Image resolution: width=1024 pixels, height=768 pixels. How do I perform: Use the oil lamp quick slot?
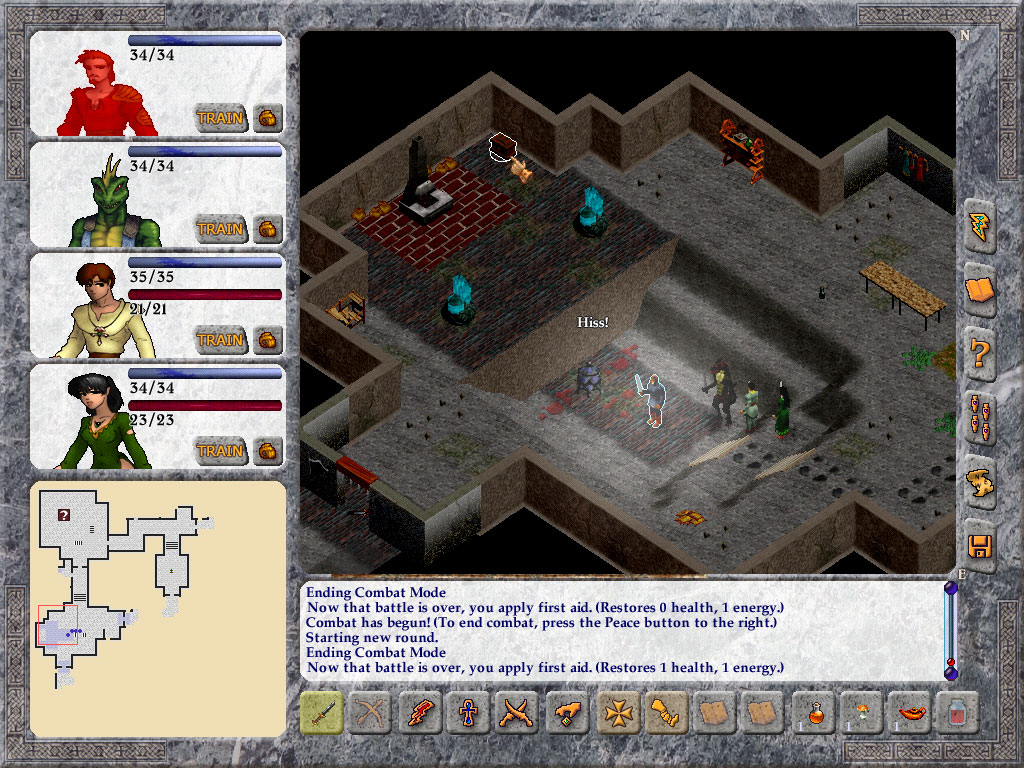click(x=911, y=713)
